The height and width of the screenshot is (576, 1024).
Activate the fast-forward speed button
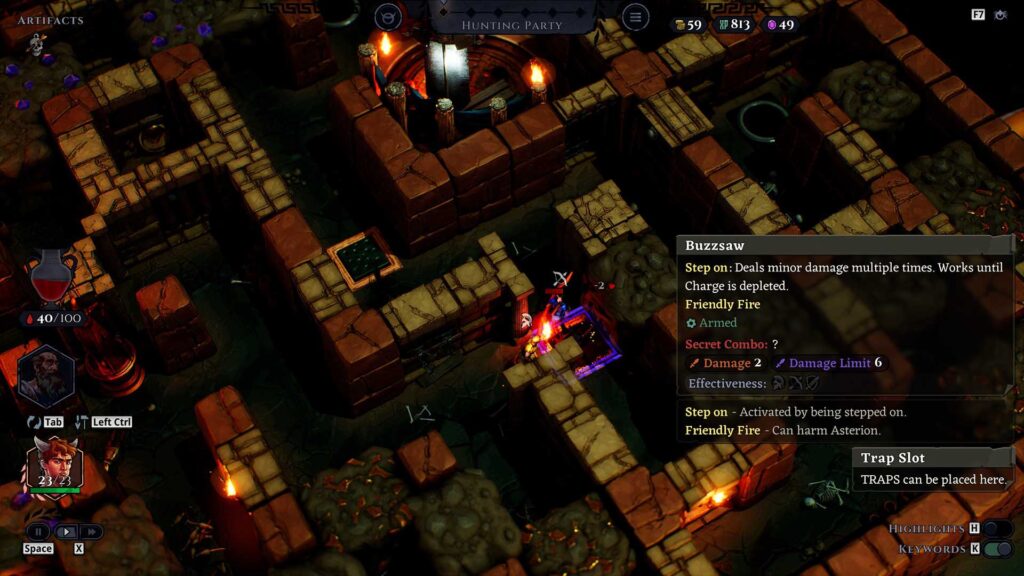pos(91,531)
